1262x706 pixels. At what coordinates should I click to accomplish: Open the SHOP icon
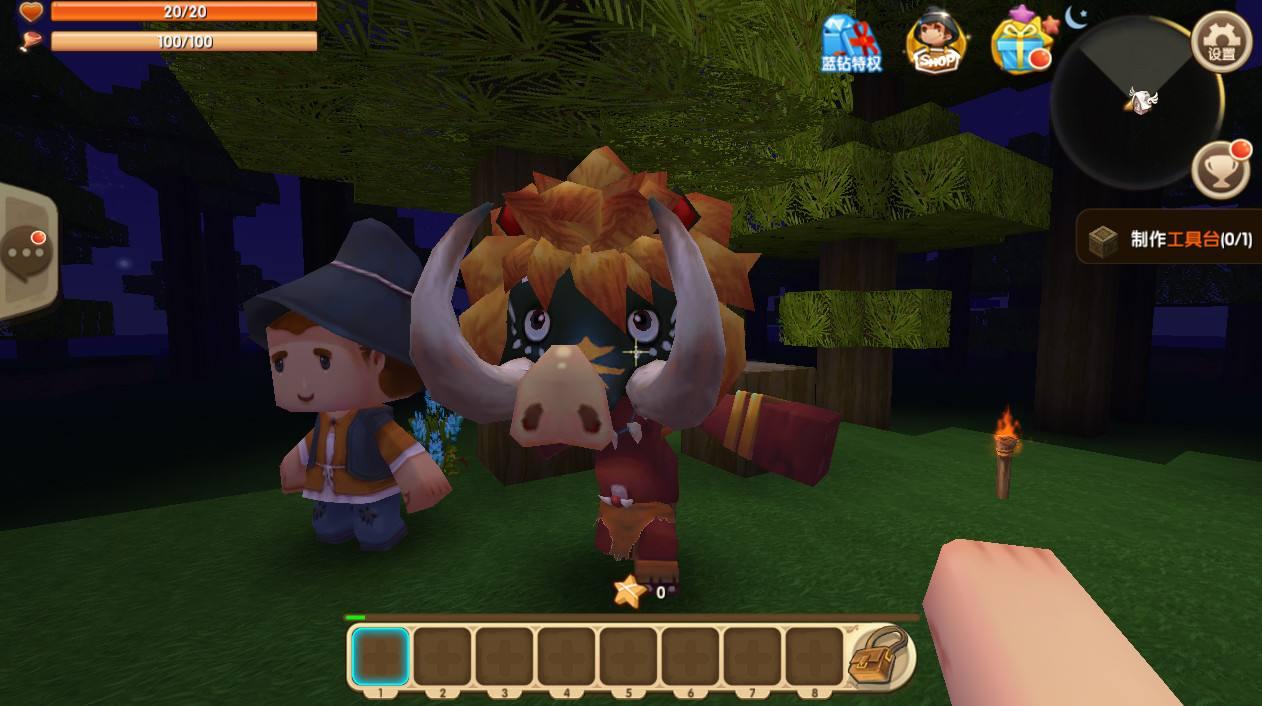pos(937,42)
